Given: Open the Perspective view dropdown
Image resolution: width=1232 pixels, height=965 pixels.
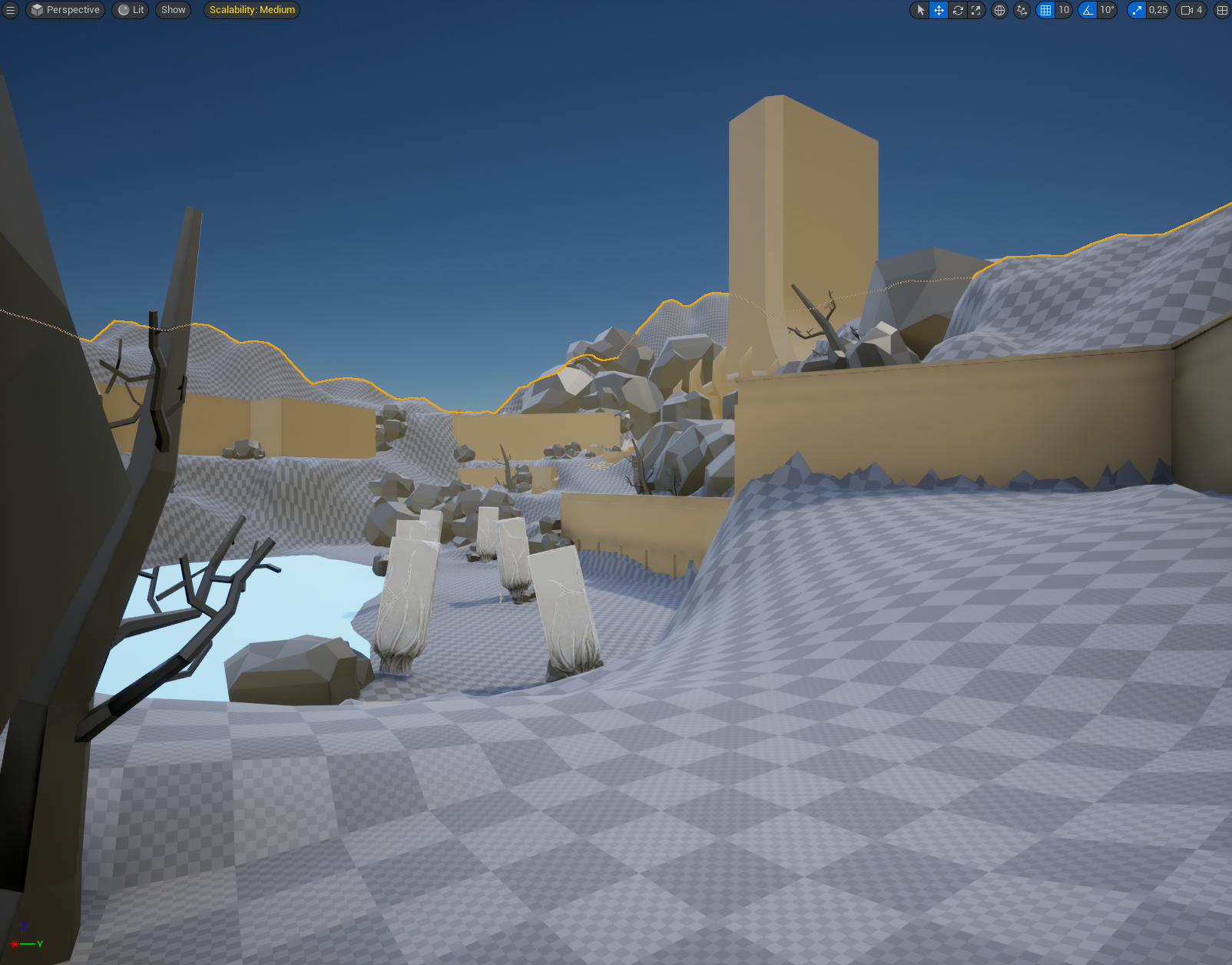Looking at the screenshot, I should pos(65,10).
